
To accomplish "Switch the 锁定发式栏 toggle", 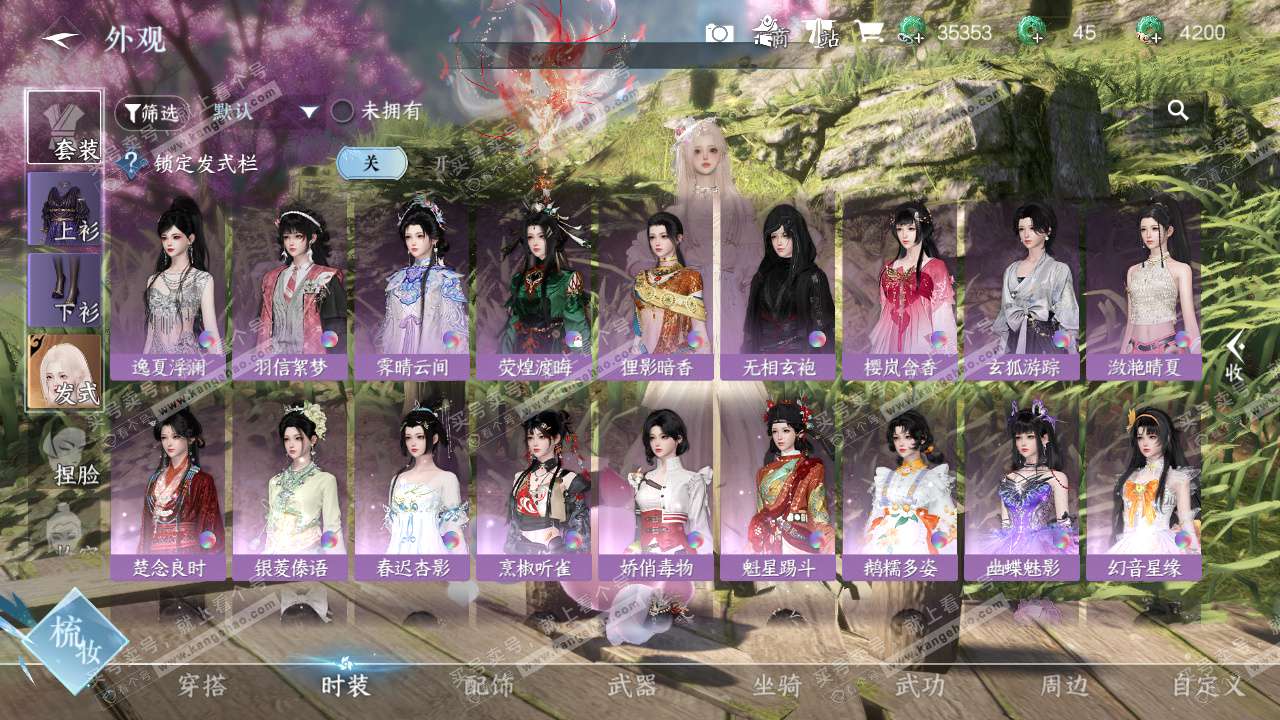I will [372, 163].
